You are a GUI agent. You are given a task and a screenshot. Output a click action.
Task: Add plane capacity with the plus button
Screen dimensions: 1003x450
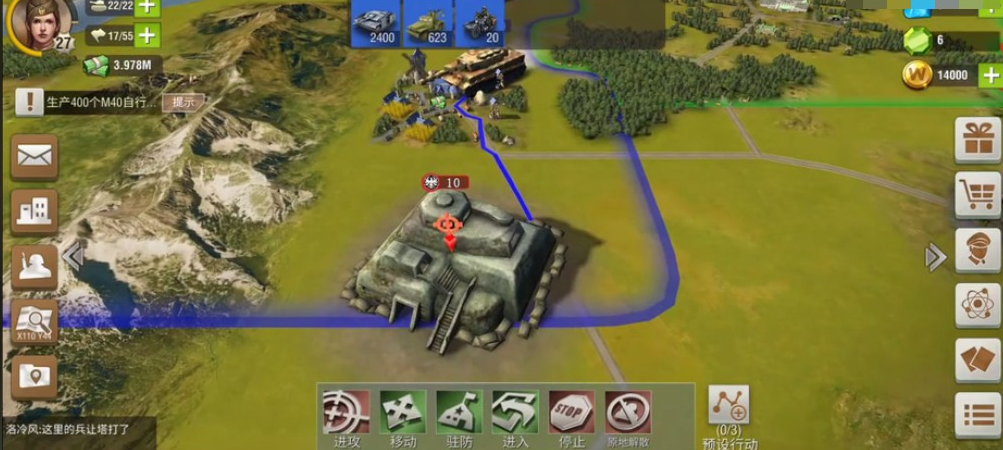[x=146, y=35]
